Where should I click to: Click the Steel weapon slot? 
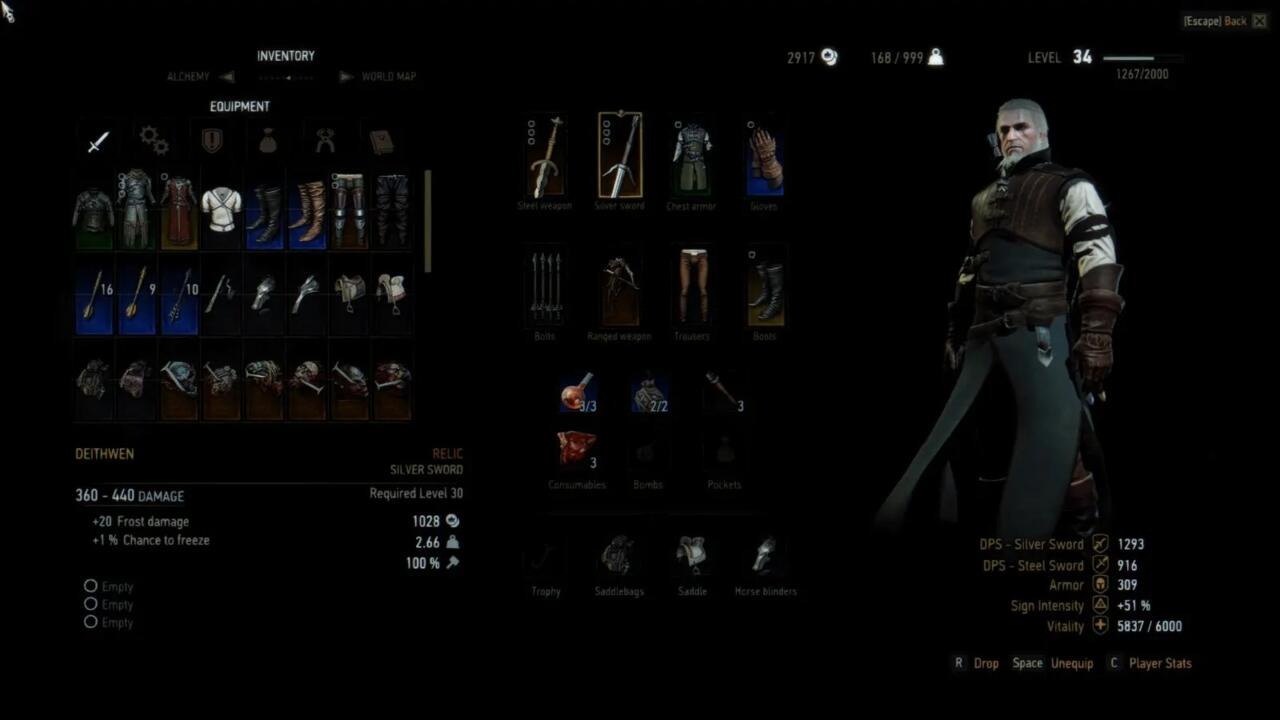coord(545,155)
